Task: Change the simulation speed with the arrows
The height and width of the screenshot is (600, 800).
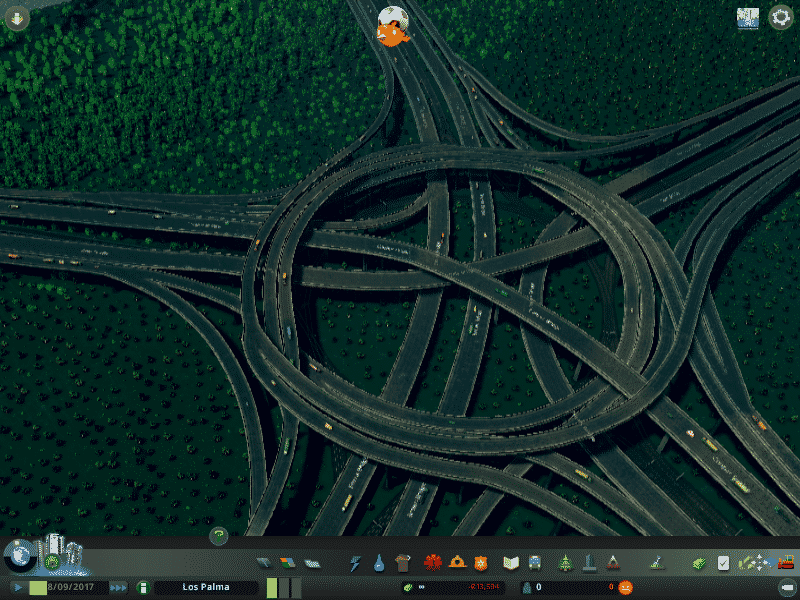Action: click(x=118, y=587)
